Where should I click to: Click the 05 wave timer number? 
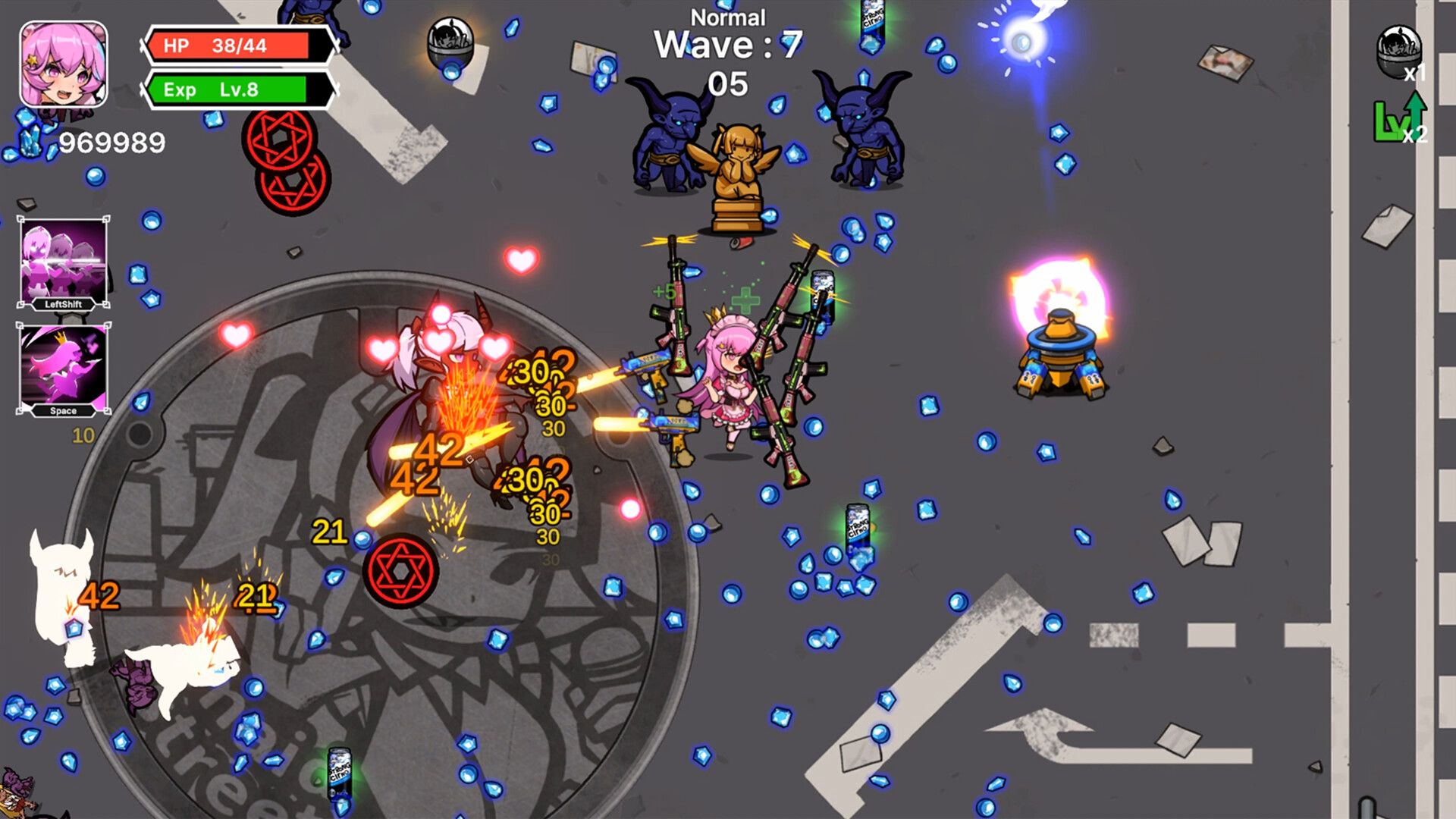pyautogui.click(x=730, y=83)
